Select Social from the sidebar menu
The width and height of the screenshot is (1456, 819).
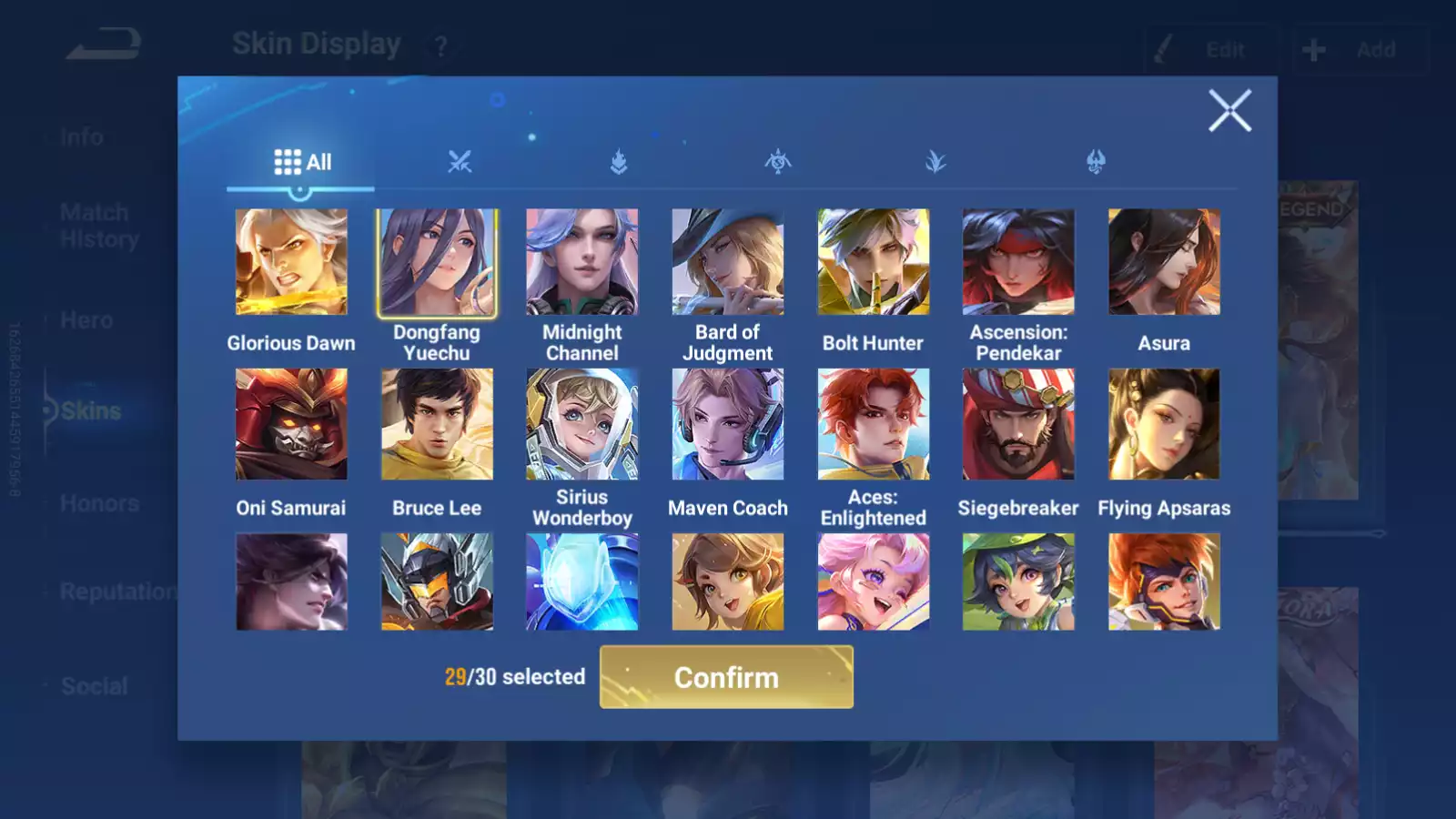tap(95, 685)
